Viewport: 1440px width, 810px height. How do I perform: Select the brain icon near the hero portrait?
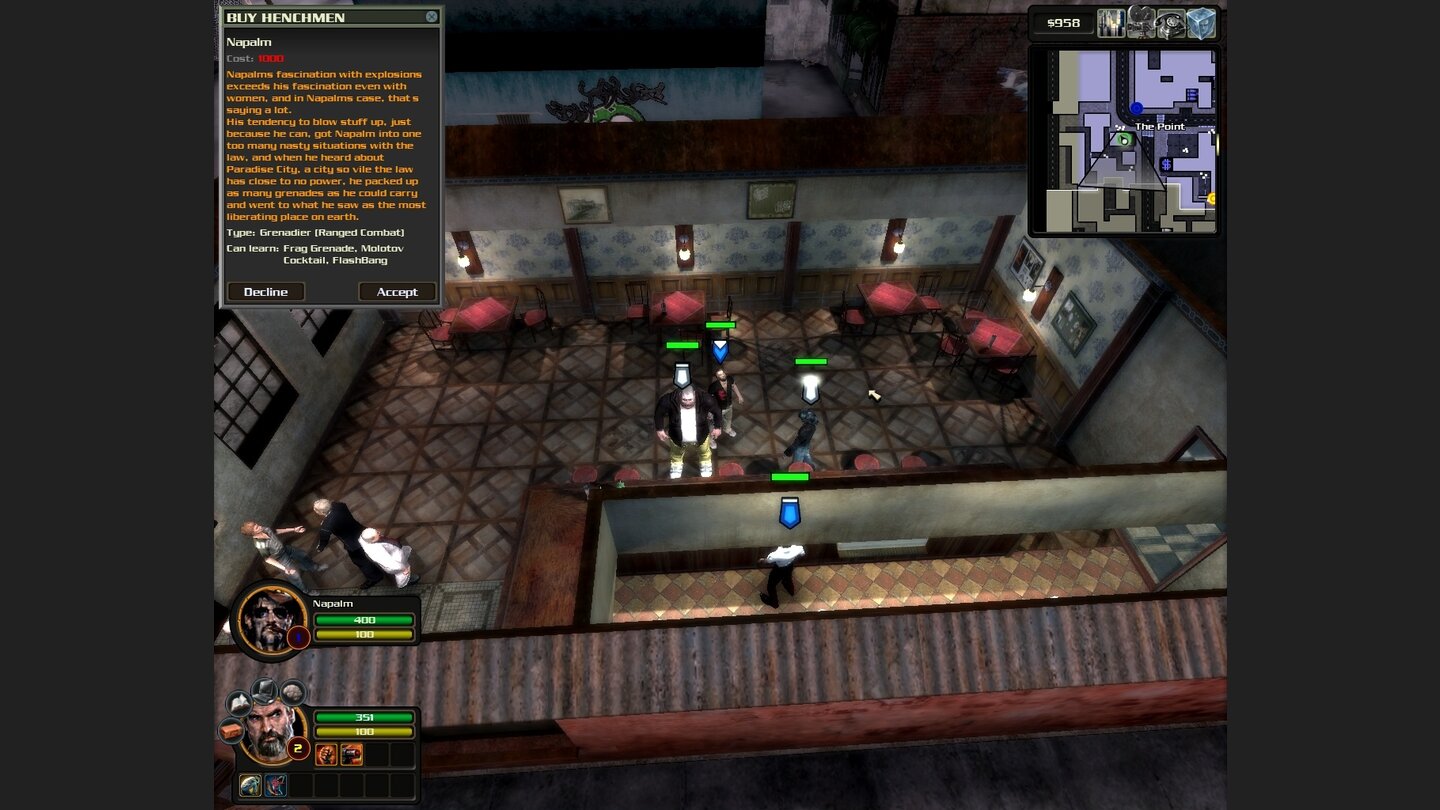click(x=291, y=693)
